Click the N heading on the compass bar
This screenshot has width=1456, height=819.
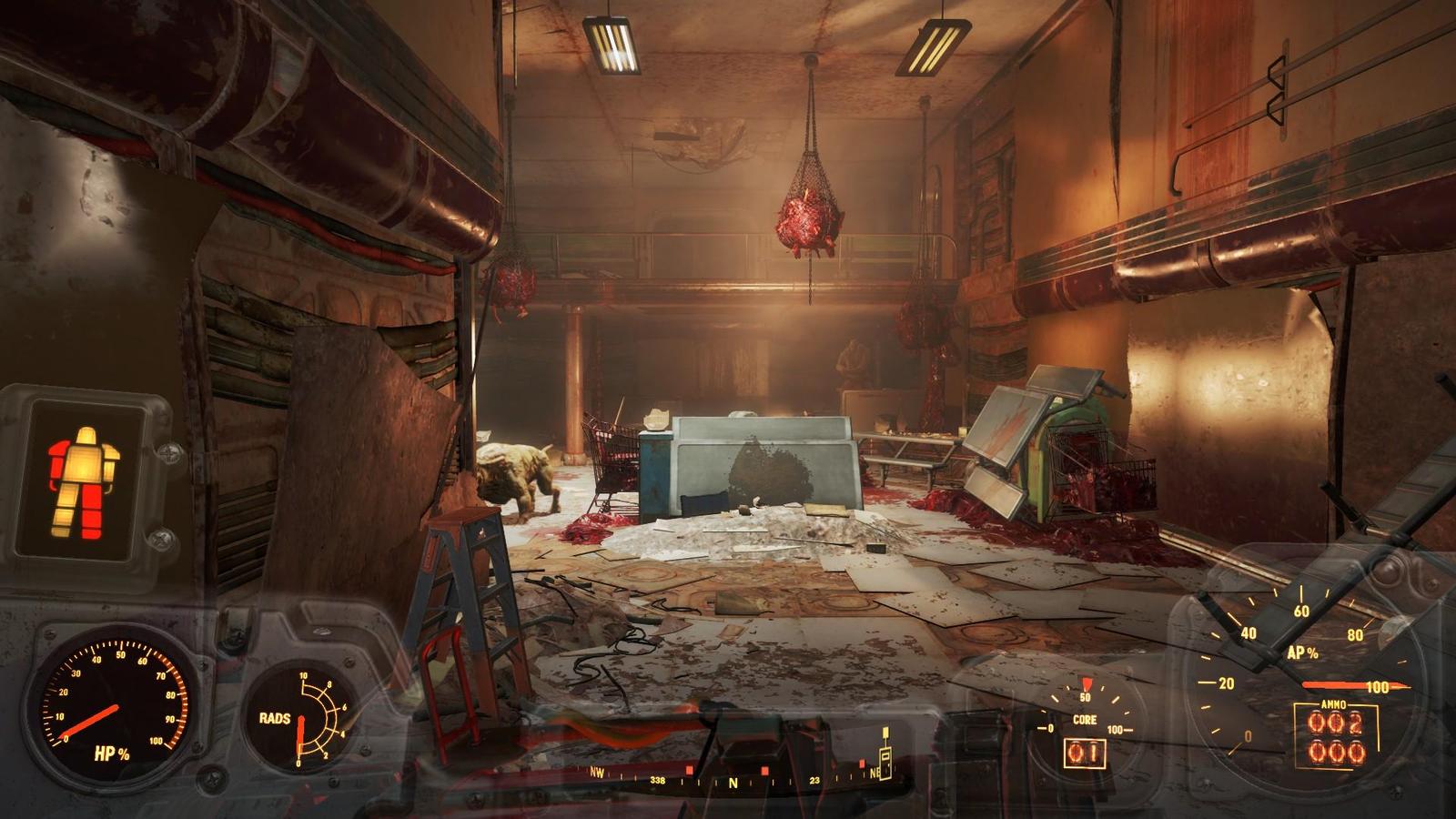pyautogui.click(x=733, y=783)
